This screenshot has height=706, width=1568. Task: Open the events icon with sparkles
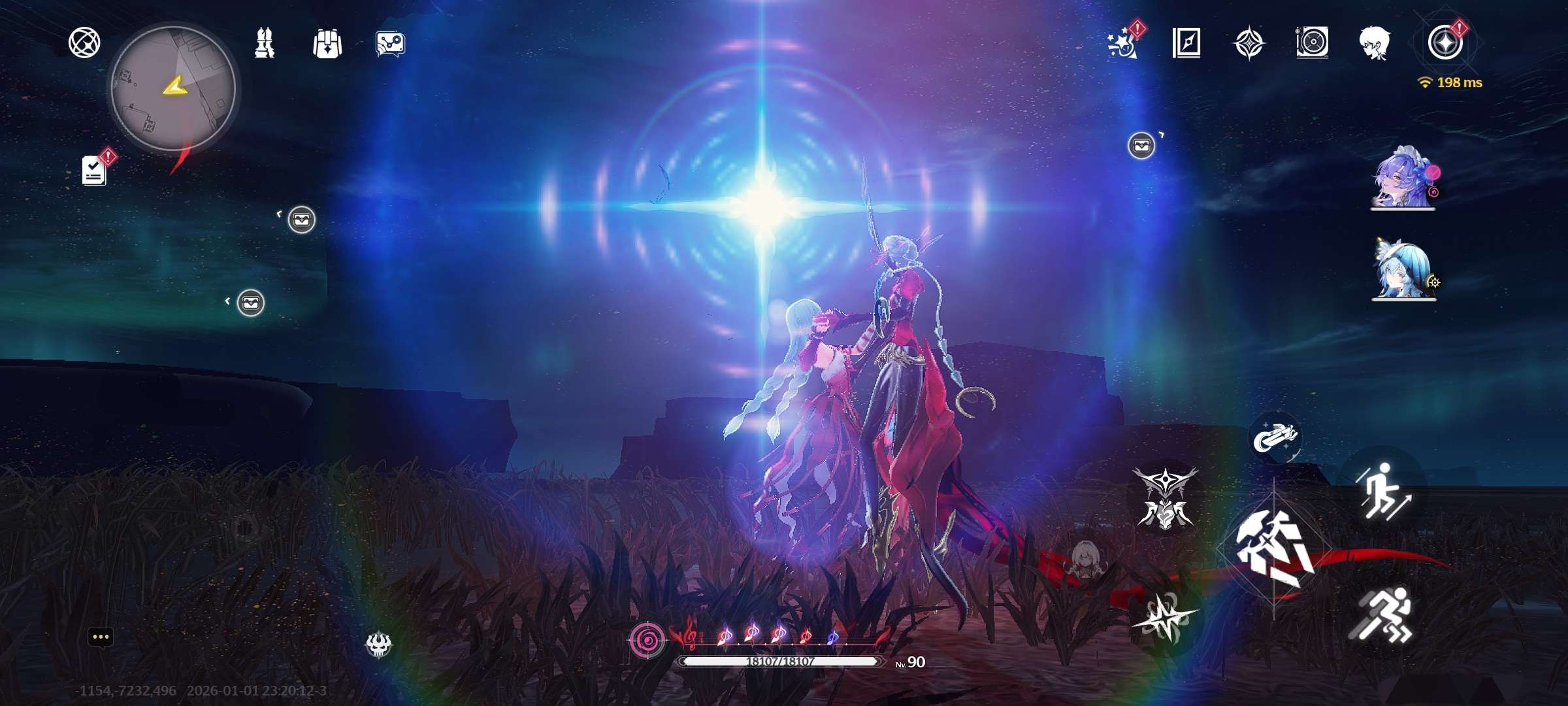coord(1122,43)
